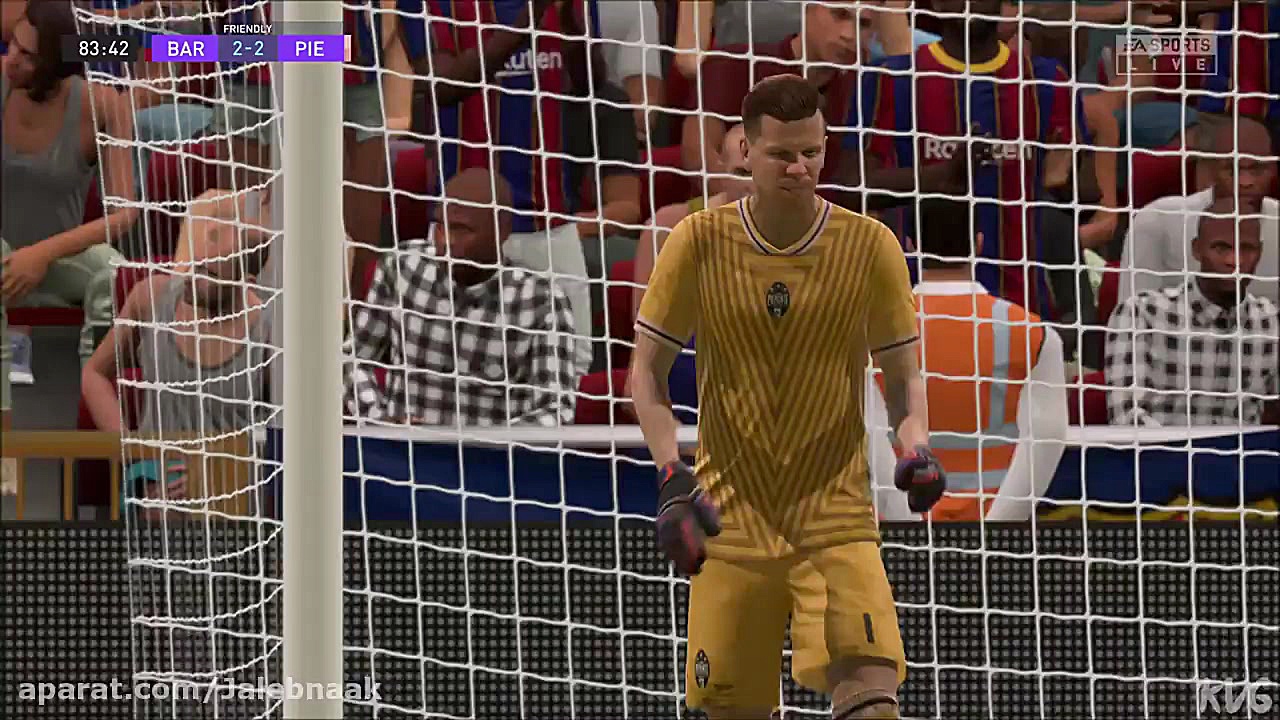Expand the FRIENDLY label to show competition info
1280x720 pixels.
click(x=246, y=29)
